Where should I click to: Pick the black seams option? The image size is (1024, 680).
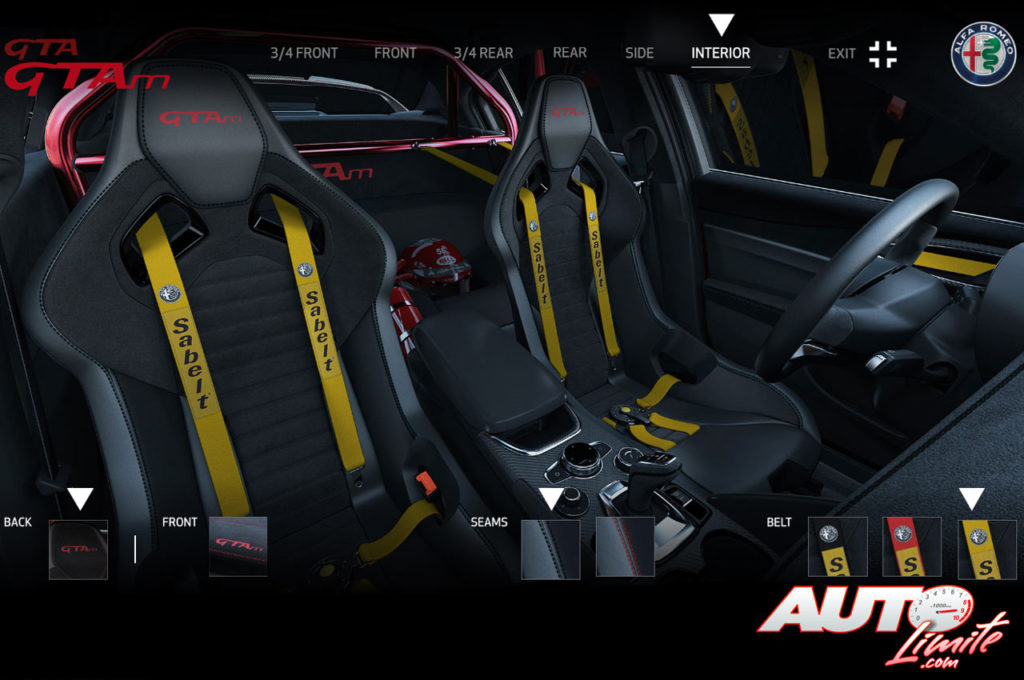(x=550, y=548)
